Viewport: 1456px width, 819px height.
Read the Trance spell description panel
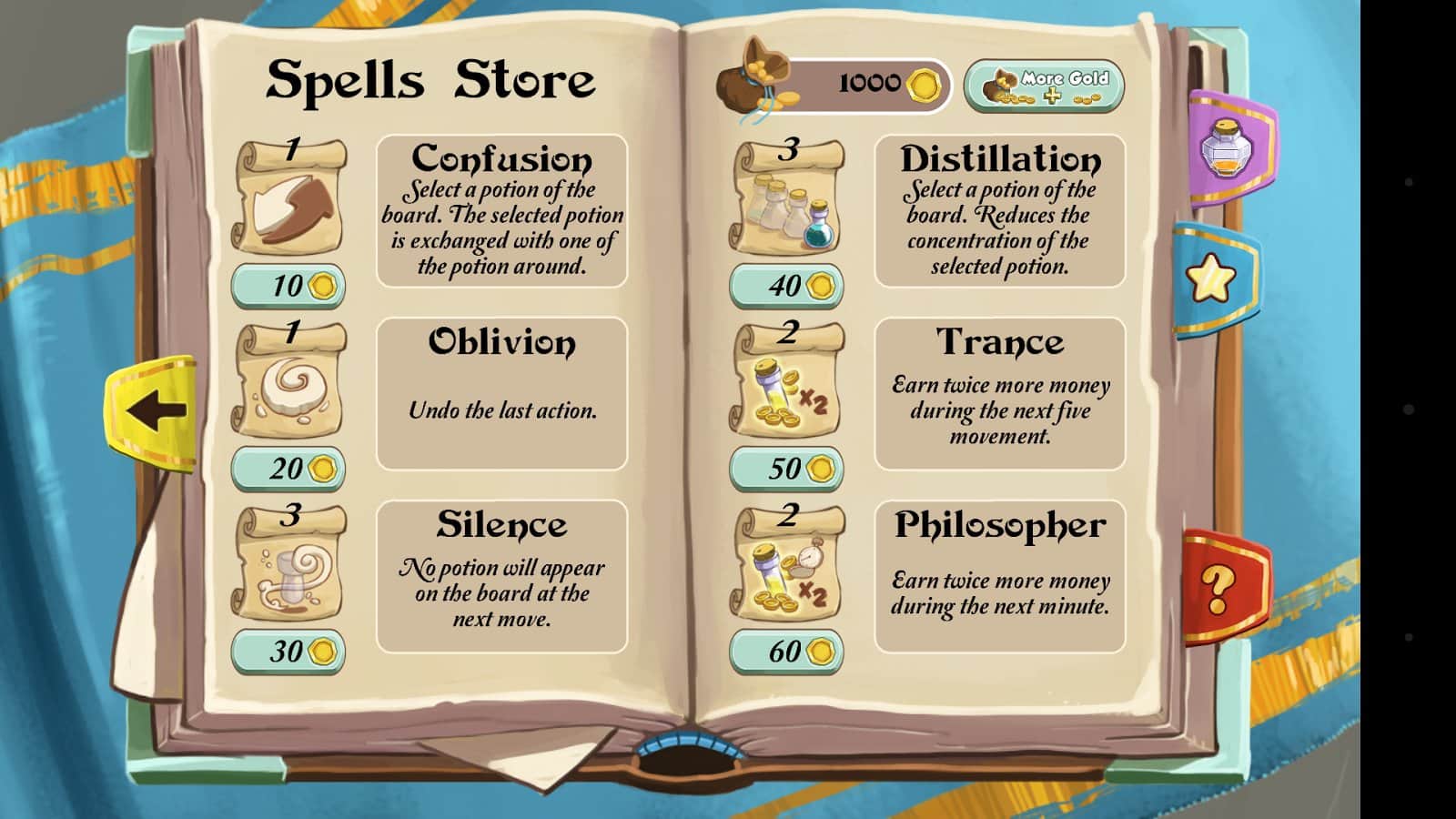999,393
